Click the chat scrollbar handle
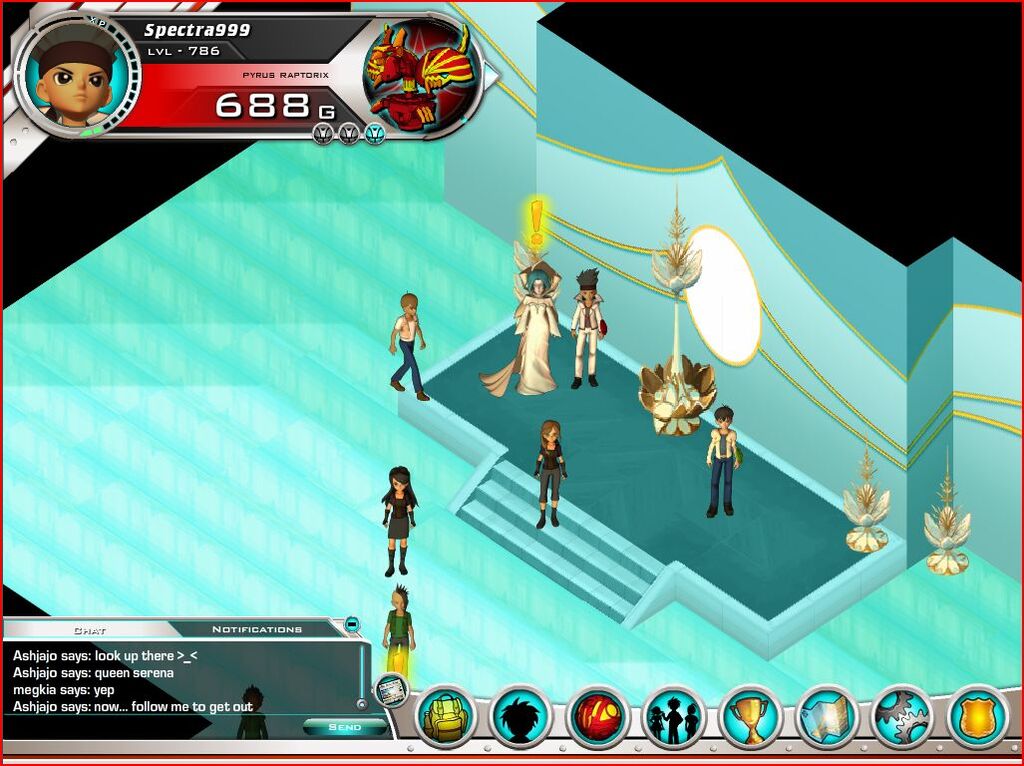 (x=361, y=704)
